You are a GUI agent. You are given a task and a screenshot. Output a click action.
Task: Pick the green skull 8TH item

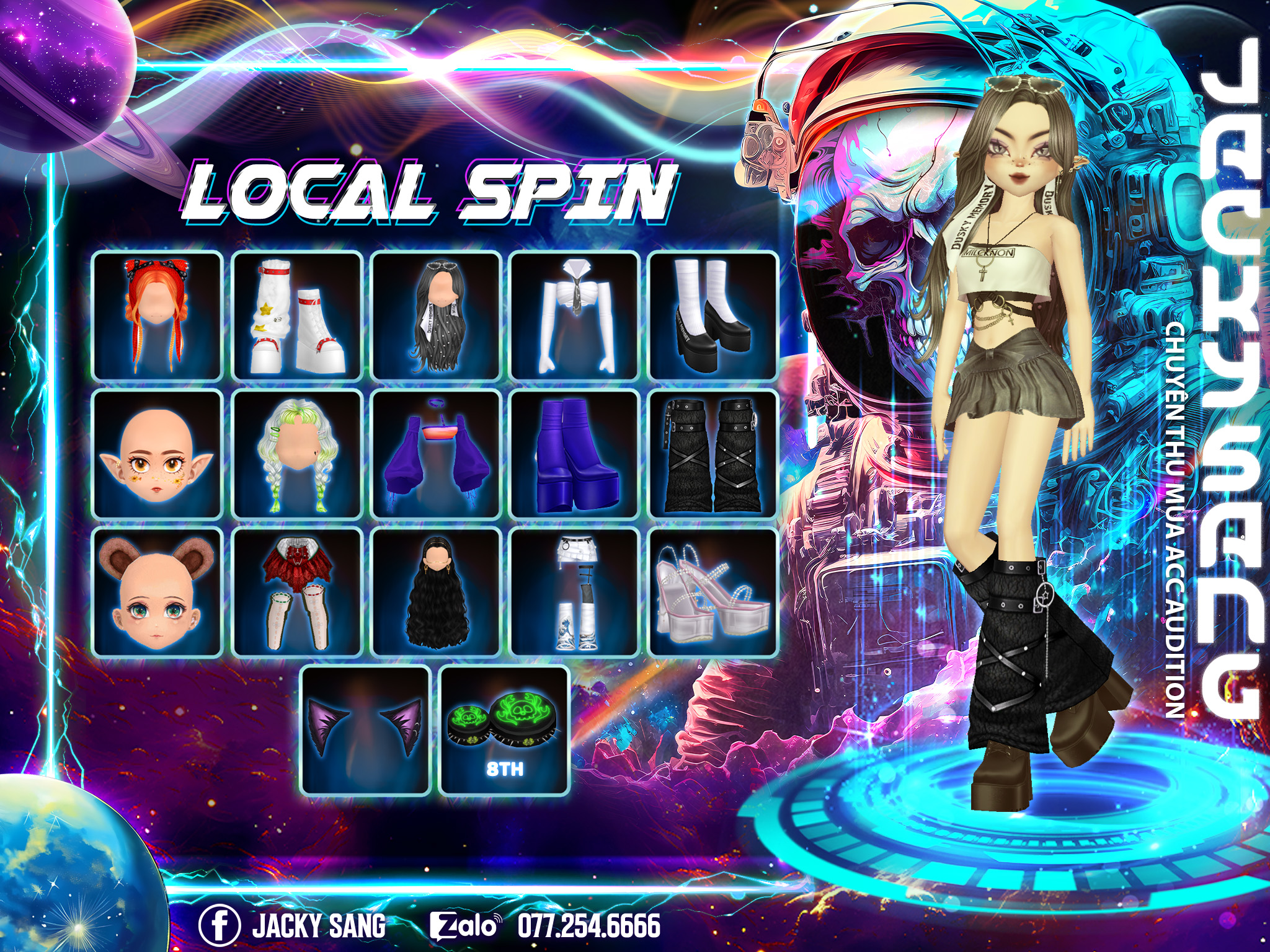point(504,731)
